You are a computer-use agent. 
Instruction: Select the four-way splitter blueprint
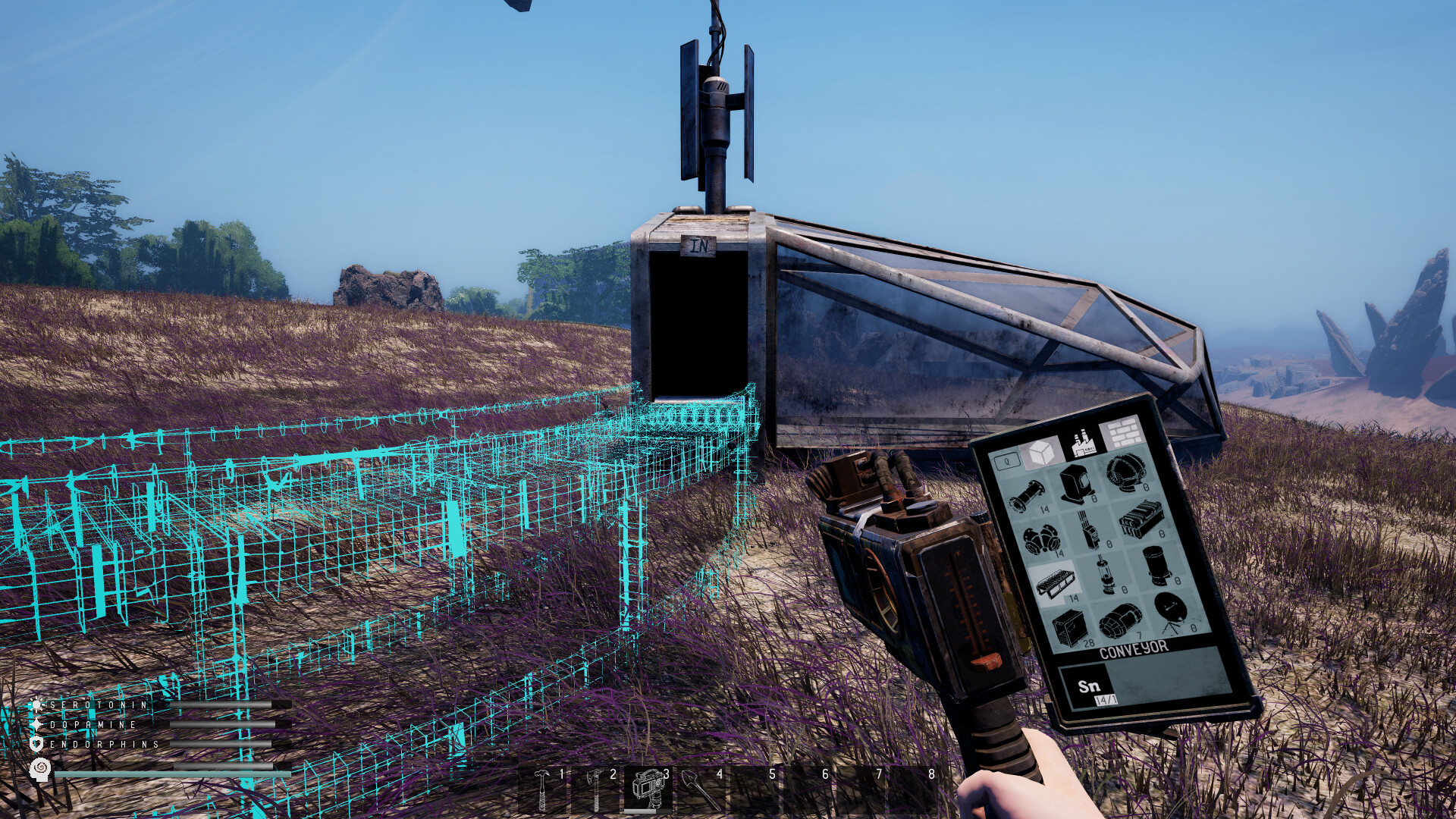click(1042, 539)
